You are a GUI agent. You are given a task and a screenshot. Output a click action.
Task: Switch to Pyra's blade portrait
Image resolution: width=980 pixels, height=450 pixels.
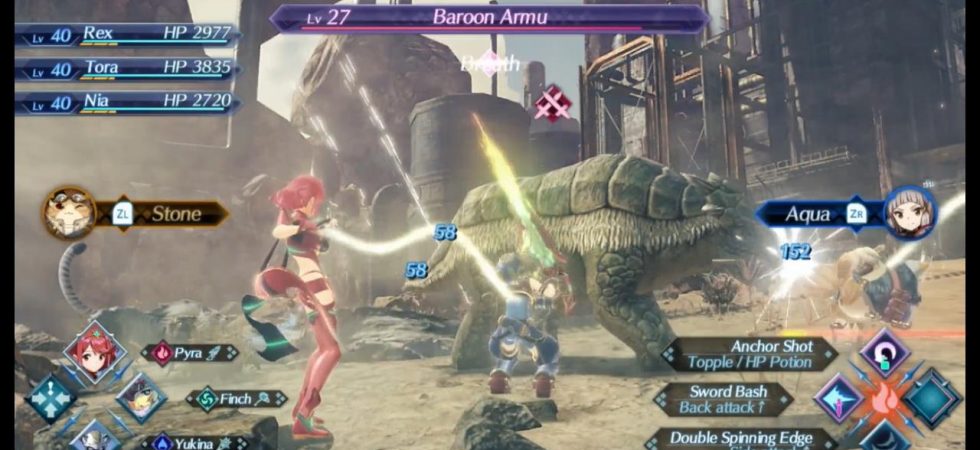click(95, 352)
